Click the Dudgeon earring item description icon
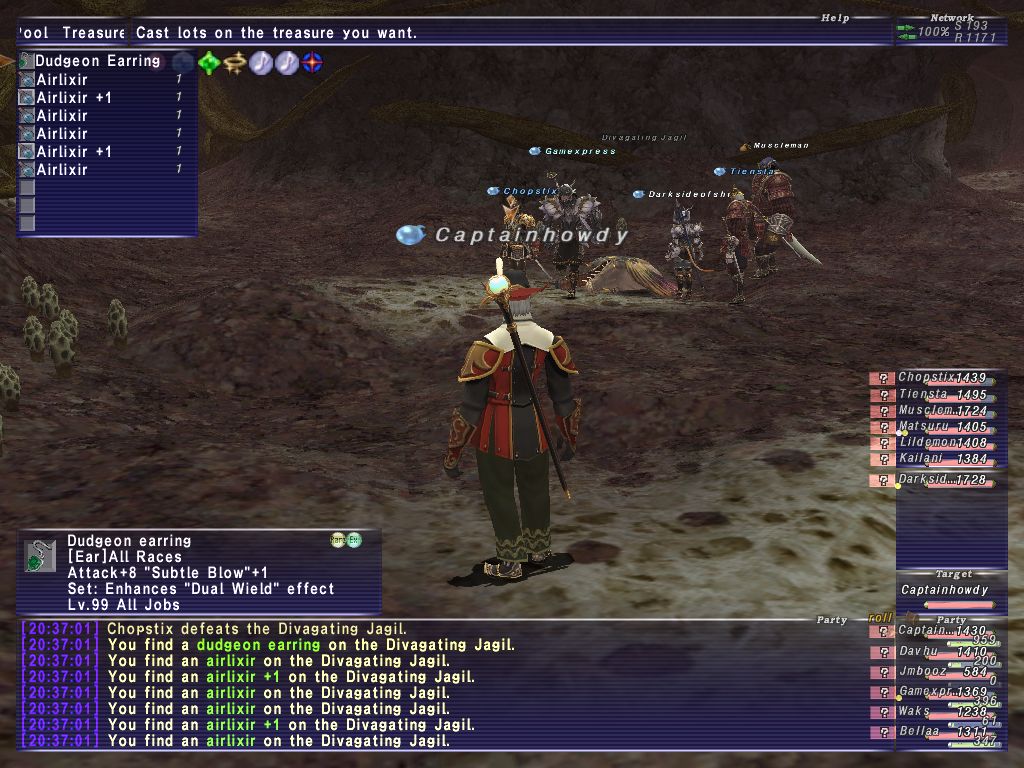The image size is (1024, 768). click(39, 555)
